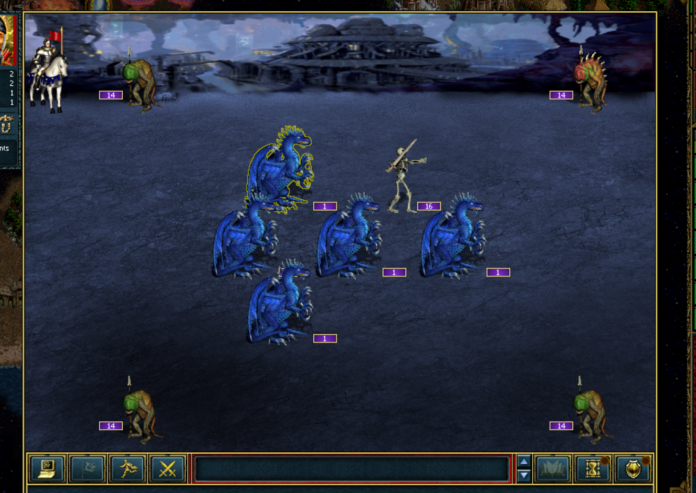Open the spellbook to cast a spell
The width and height of the screenshot is (696, 493).
click(x=552, y=468)
